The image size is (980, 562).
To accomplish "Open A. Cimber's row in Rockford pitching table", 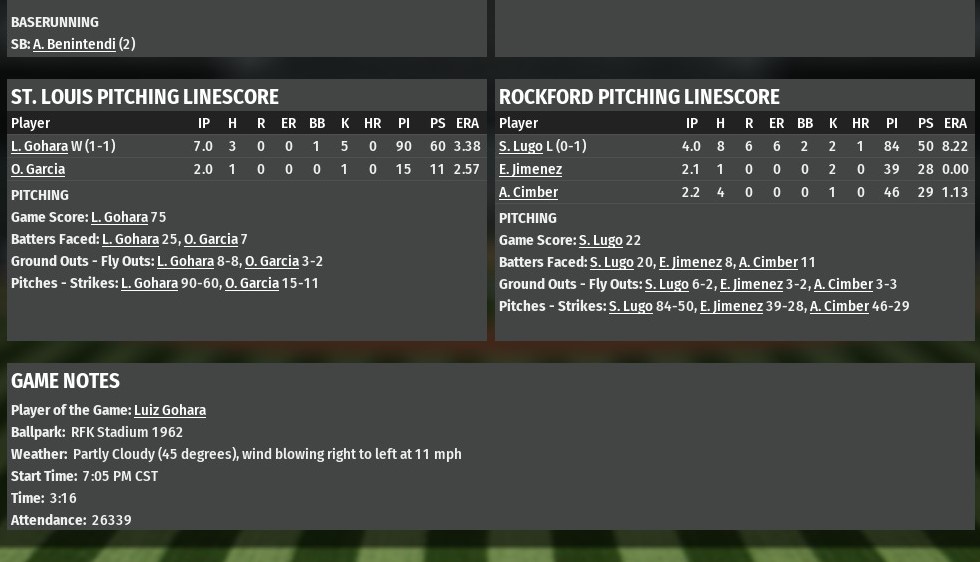I will pos(528,192).
